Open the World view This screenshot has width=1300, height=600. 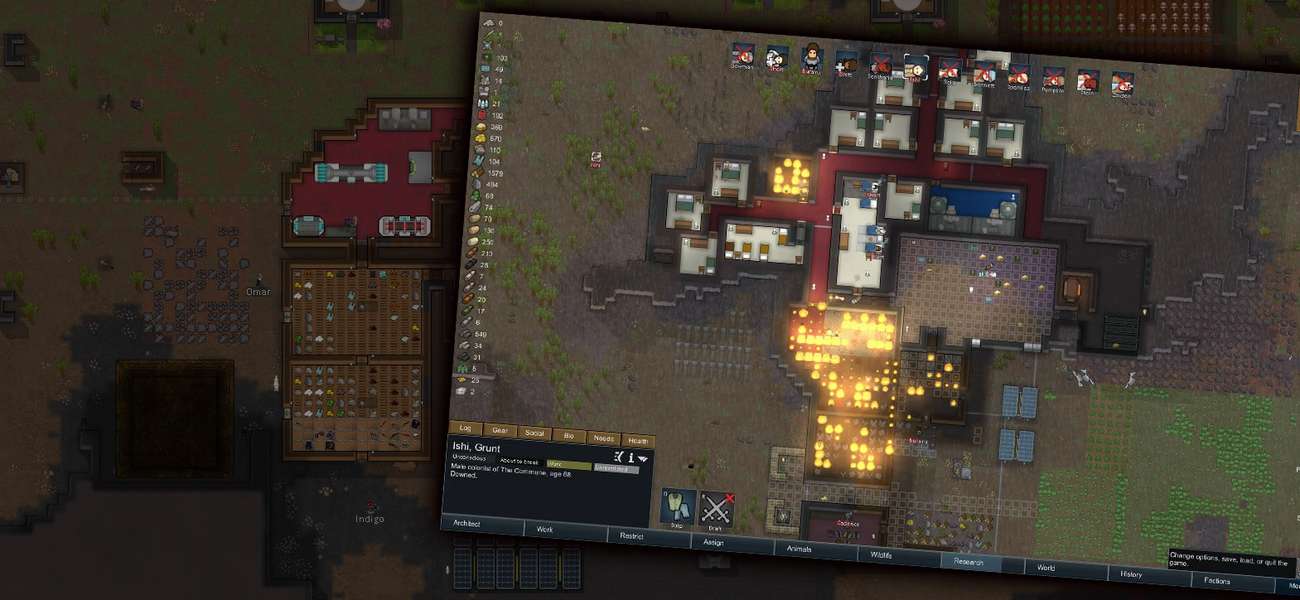(1046, 568)
